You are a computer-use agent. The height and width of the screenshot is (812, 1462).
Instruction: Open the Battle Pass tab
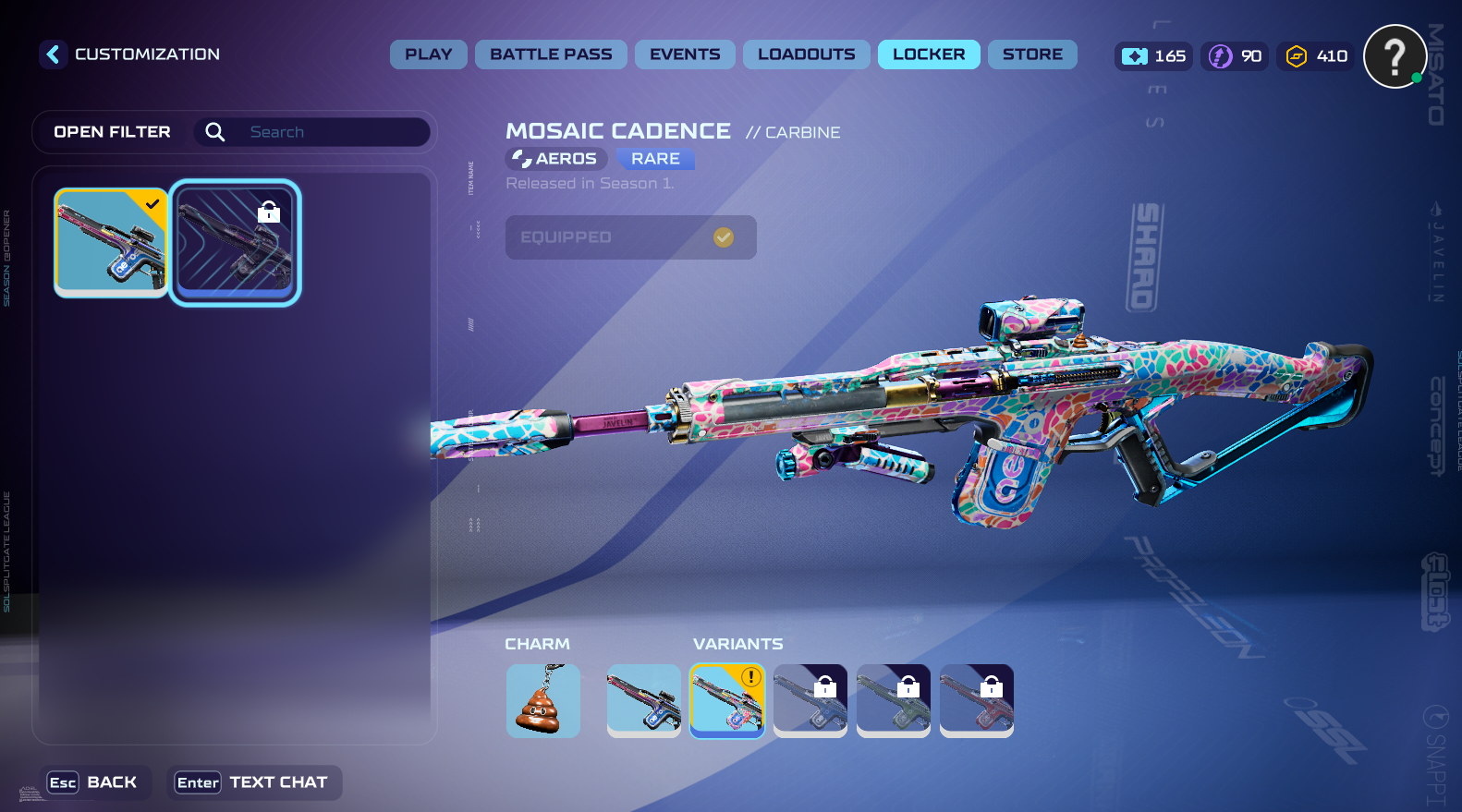(551, 55)
